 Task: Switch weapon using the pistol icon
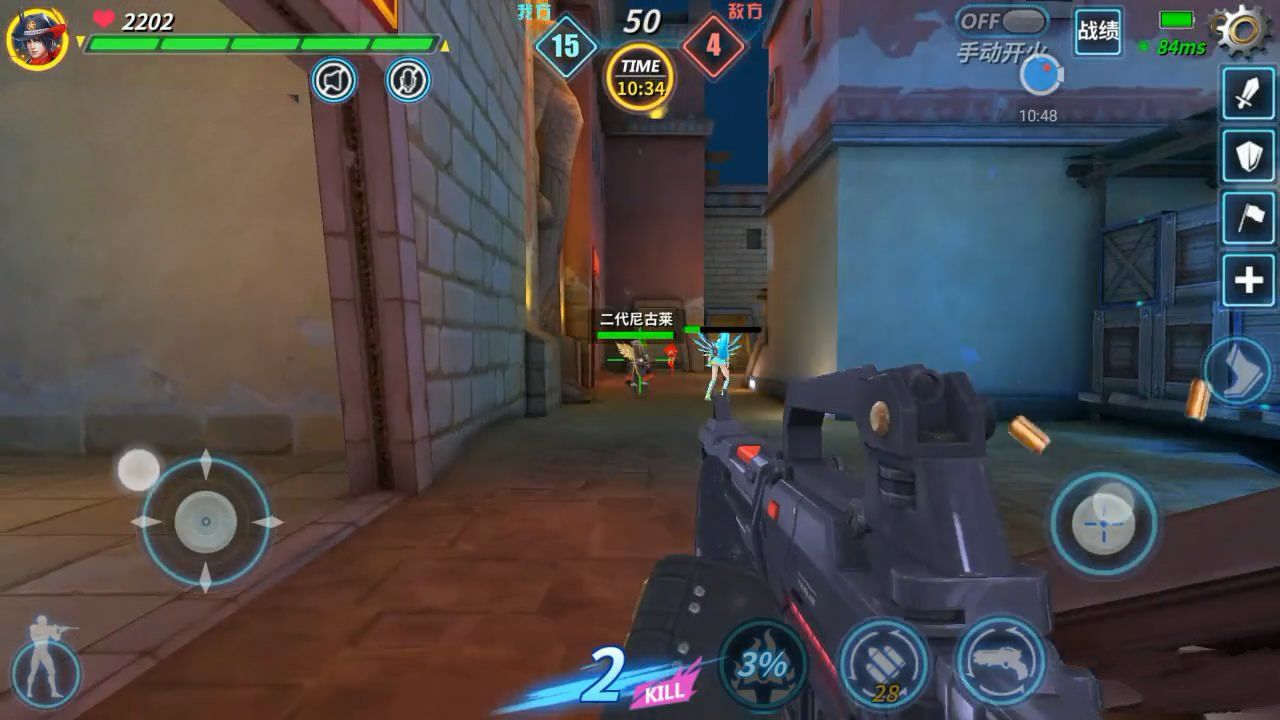coord(999,660)
